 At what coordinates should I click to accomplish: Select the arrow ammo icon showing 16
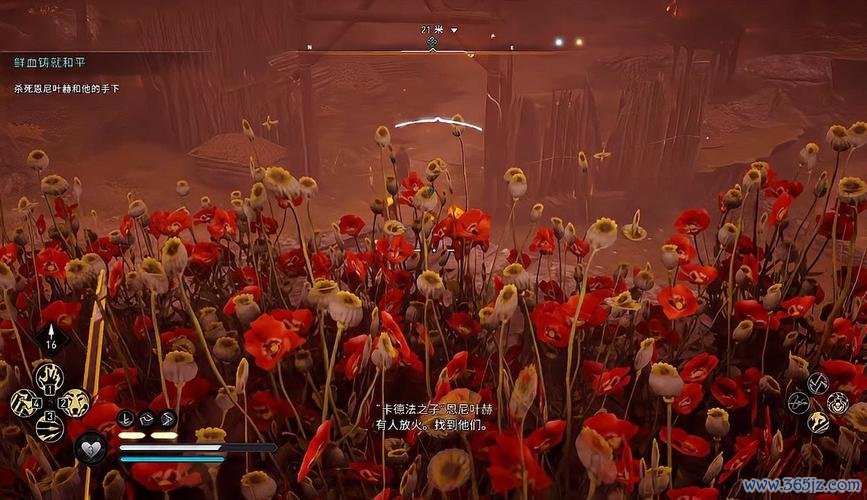pyautogui.click(x=51, y=340)
